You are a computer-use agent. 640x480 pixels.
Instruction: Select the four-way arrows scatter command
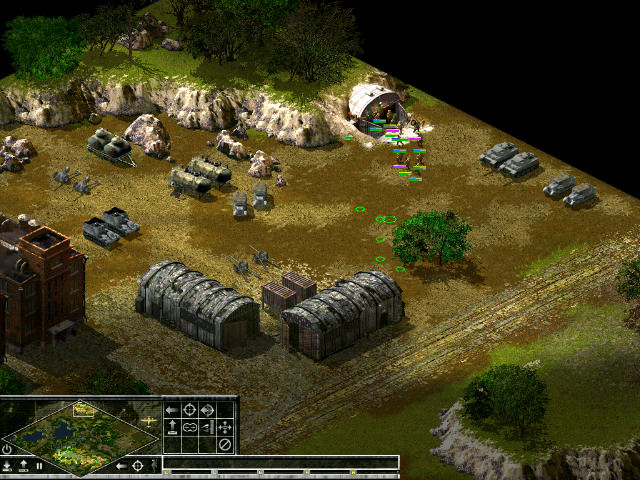coord(225,427)
